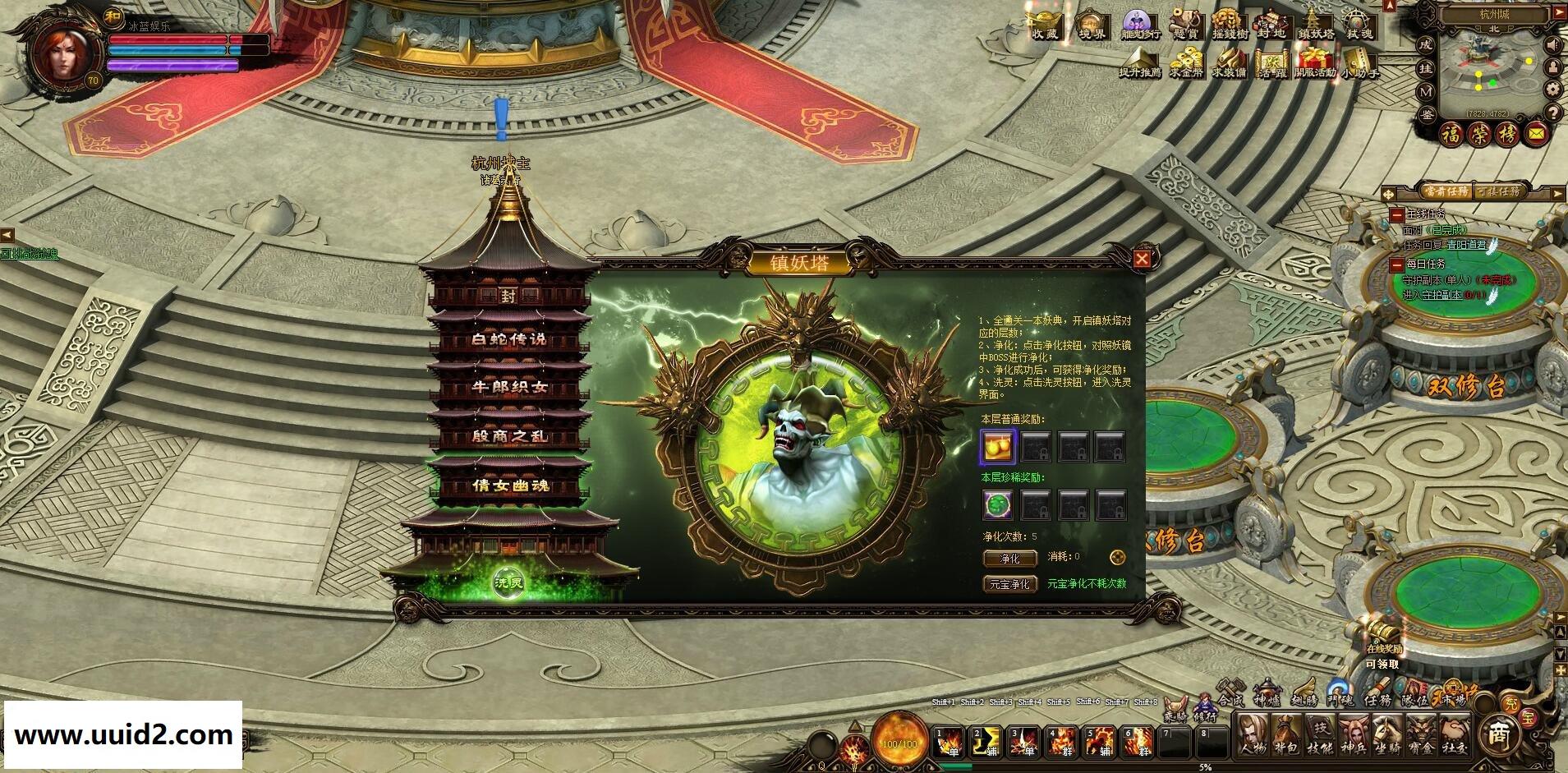Open the 人物 character menu
Viewport: 1568px width, 773px height.
(1253, 734)
